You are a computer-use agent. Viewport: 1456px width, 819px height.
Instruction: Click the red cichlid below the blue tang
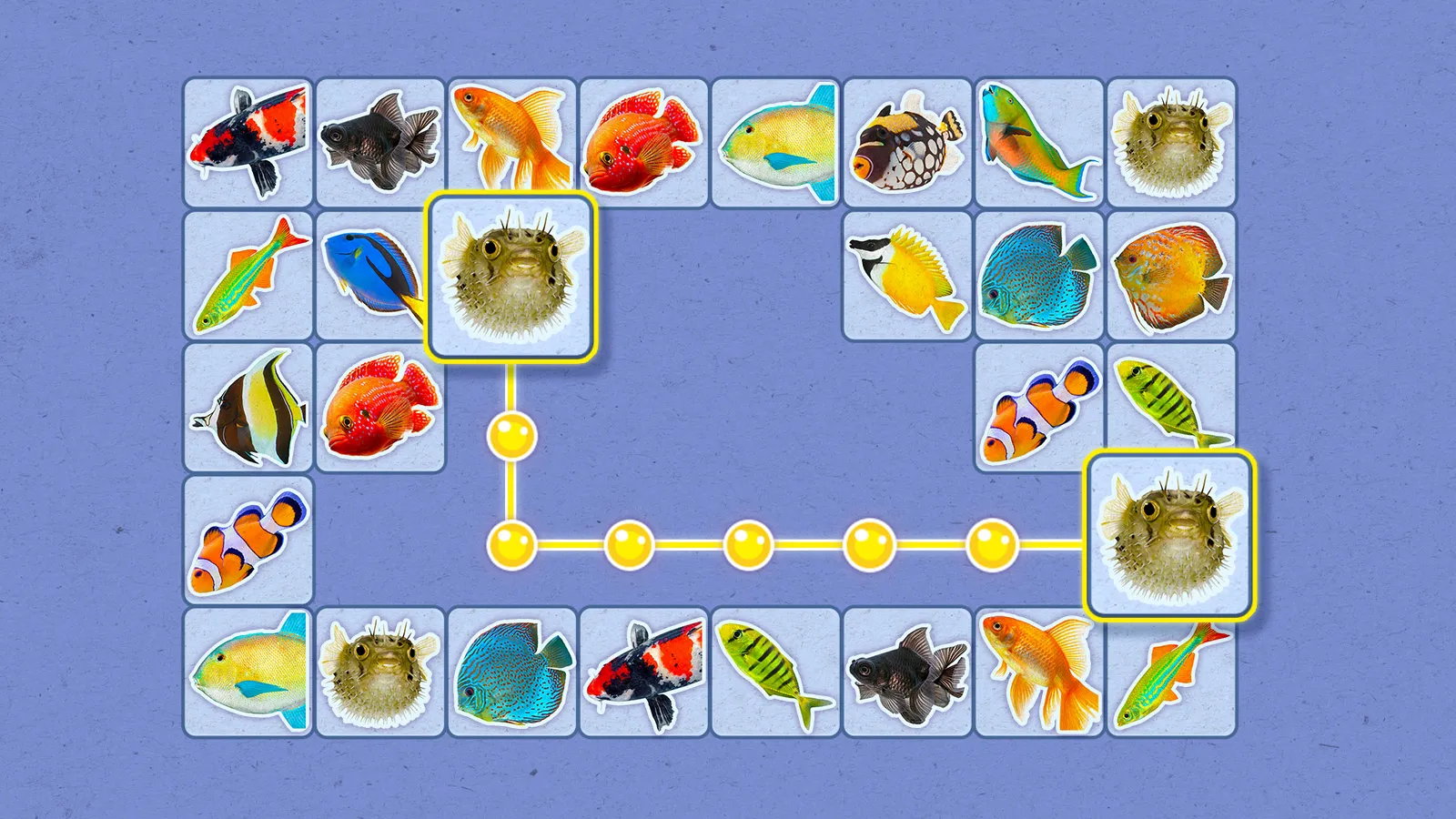(379, 408)
